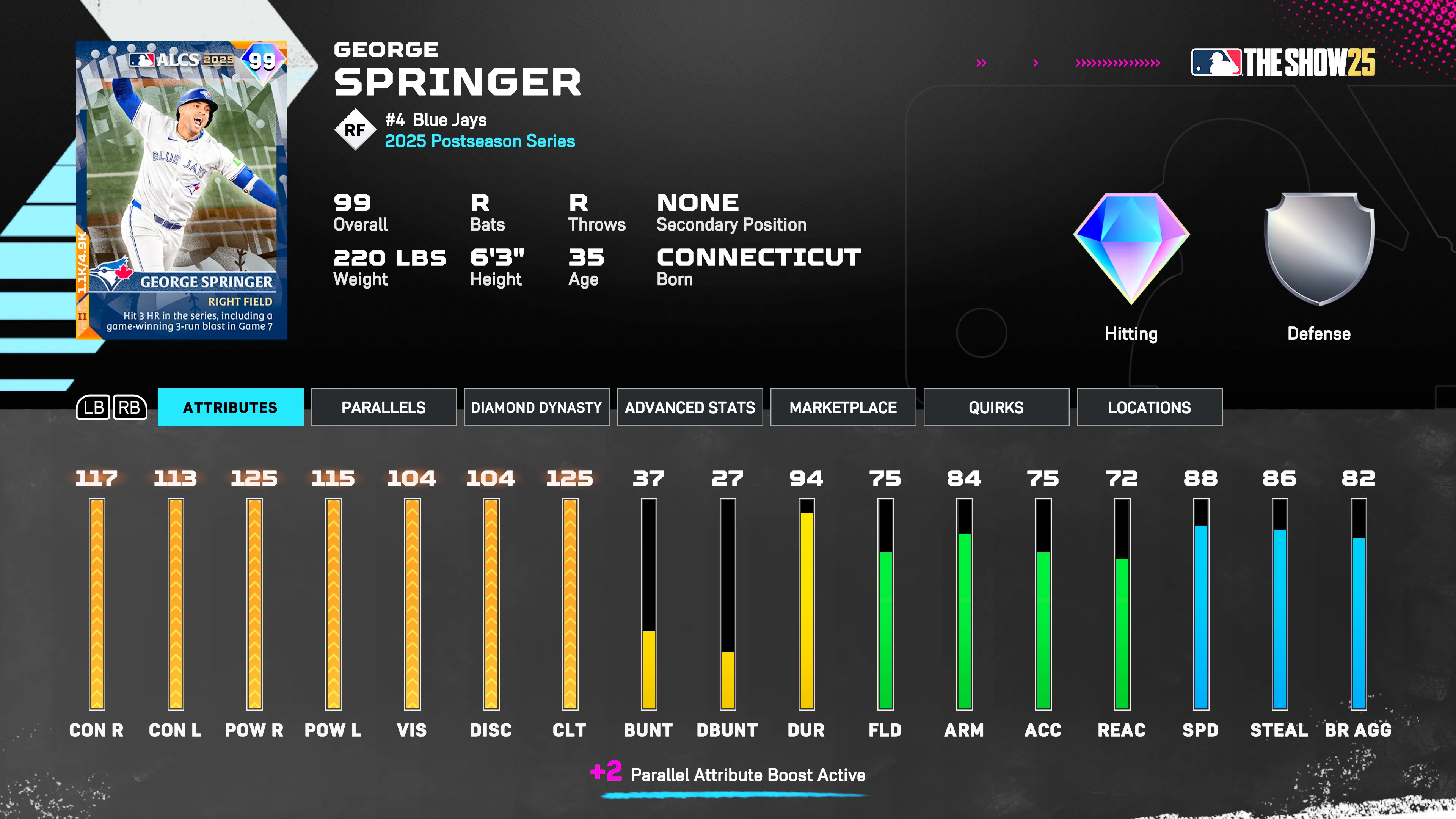Switch to the Parallels tab
The height and width of the screenshot is (819, 1456).
(x=383, y=407)
